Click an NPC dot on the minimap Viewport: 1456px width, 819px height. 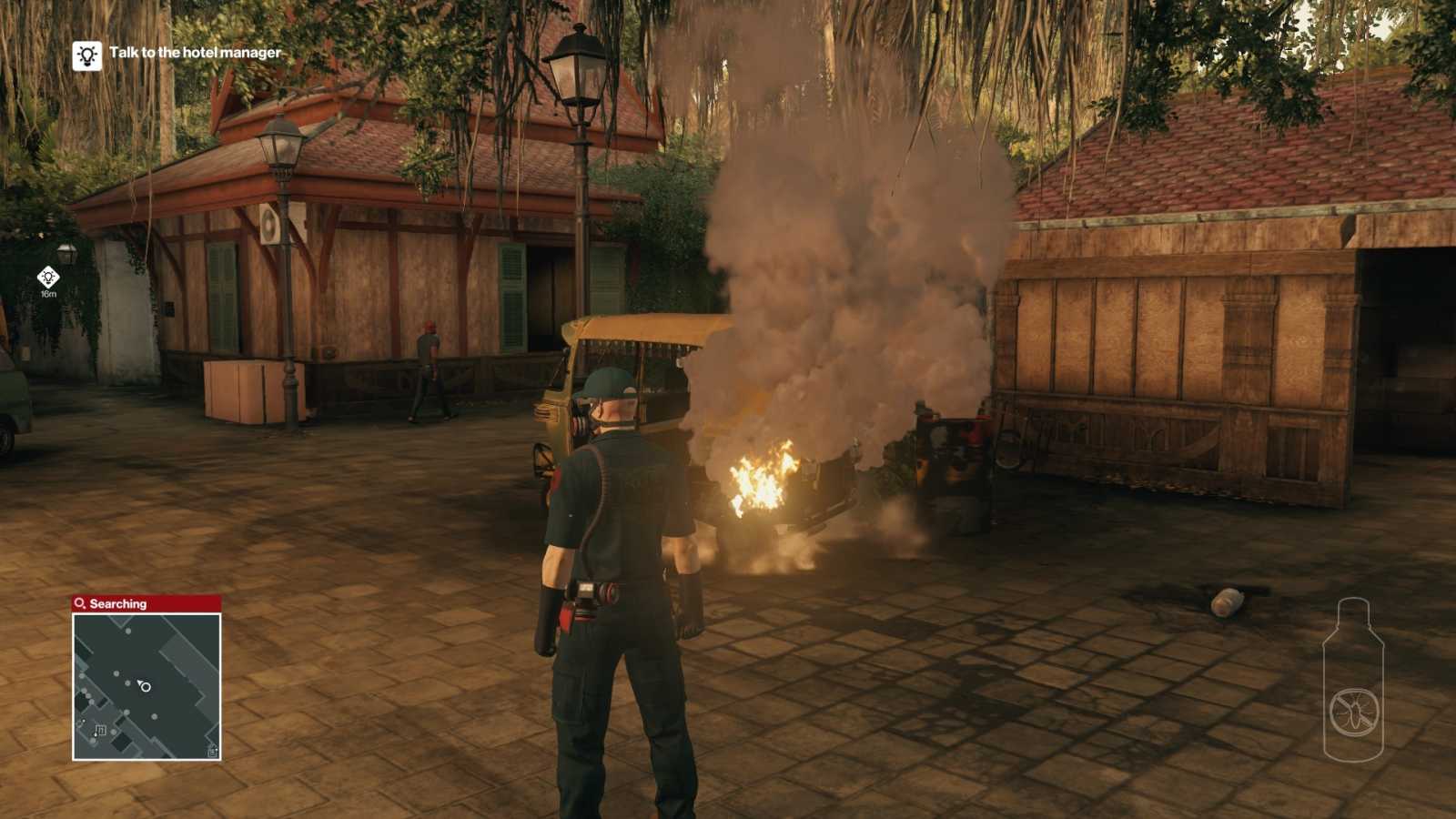pyautogui.click(x=127, y=631)
